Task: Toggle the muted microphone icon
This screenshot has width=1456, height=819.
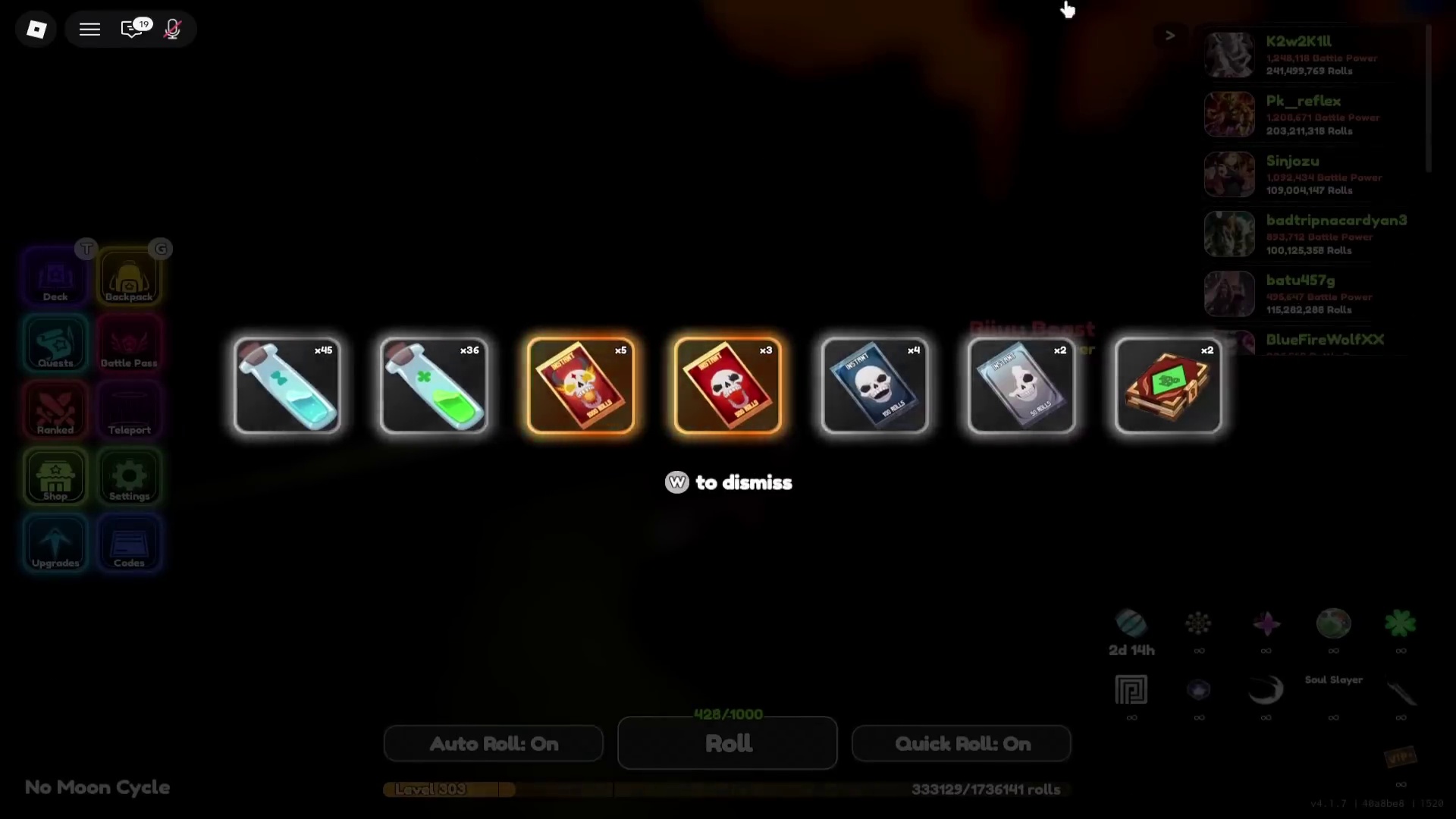Action: click(173, 30)
